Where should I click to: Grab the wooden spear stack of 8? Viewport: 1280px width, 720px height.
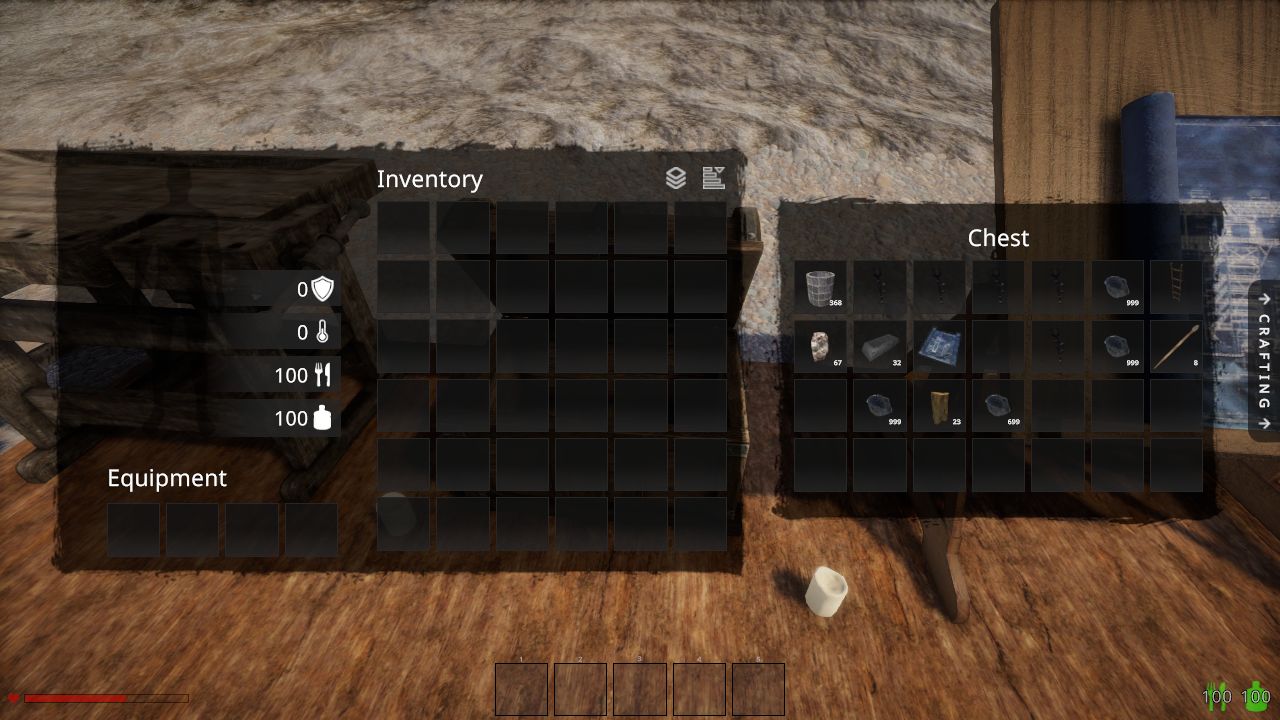pos(1176,346)
